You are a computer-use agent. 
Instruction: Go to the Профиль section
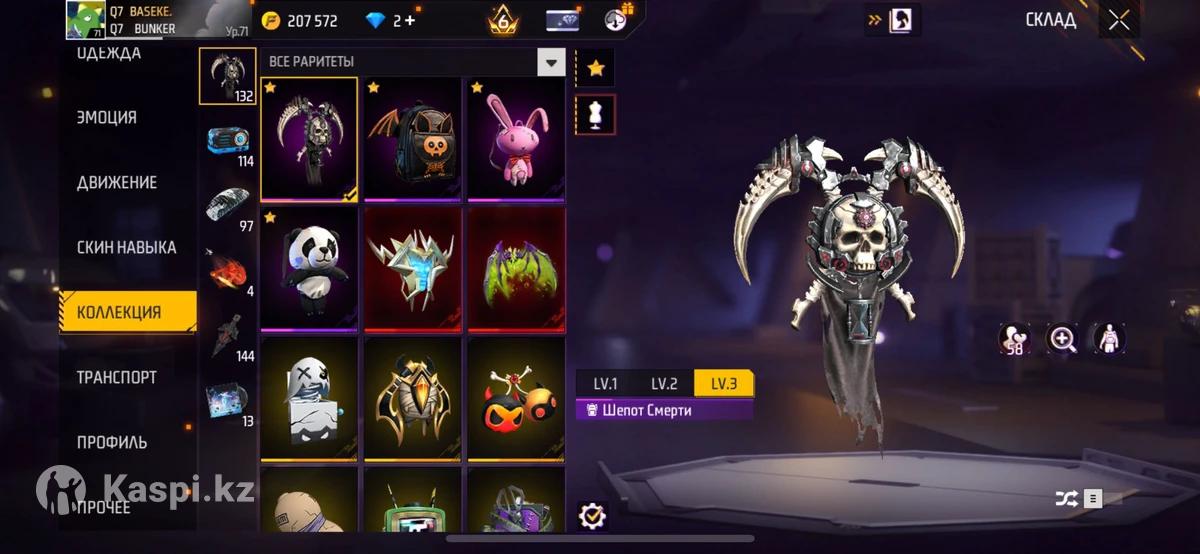(x=112, y=442)
